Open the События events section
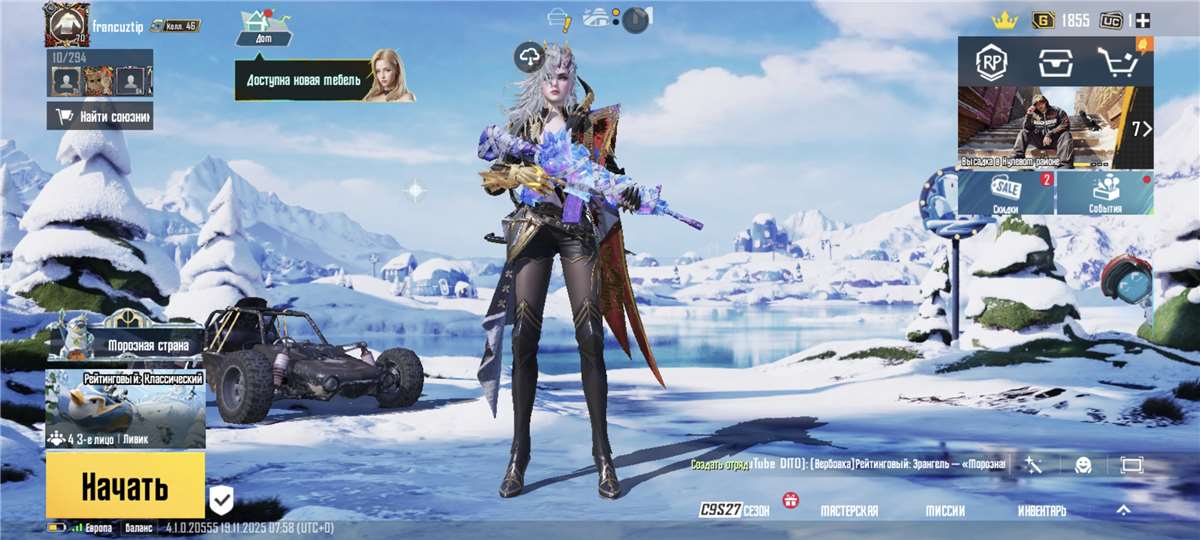The width and height of the screenshot is (1200, 540). pos(1105,192)
